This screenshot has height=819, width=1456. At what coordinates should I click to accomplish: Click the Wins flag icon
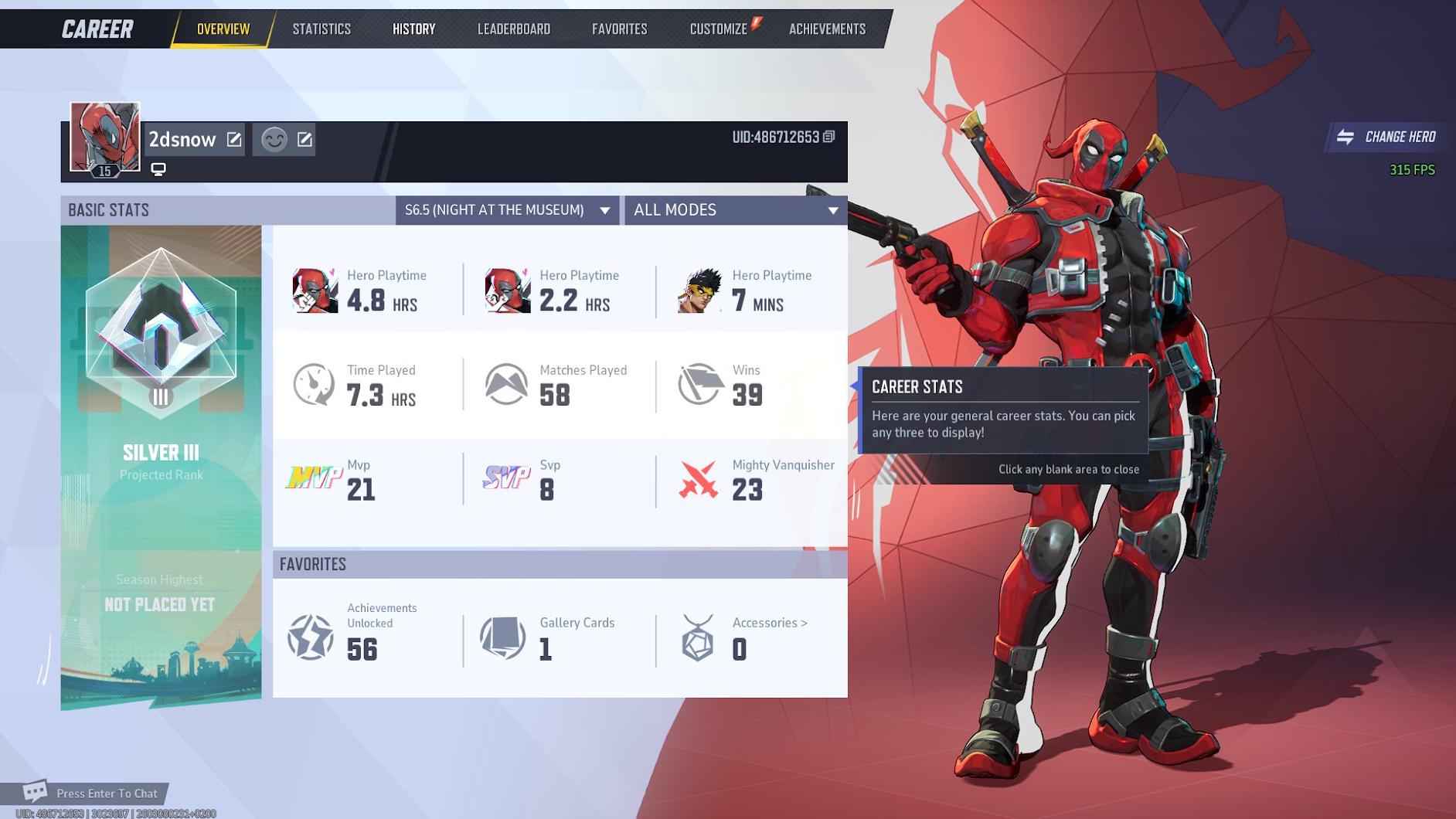699,384
